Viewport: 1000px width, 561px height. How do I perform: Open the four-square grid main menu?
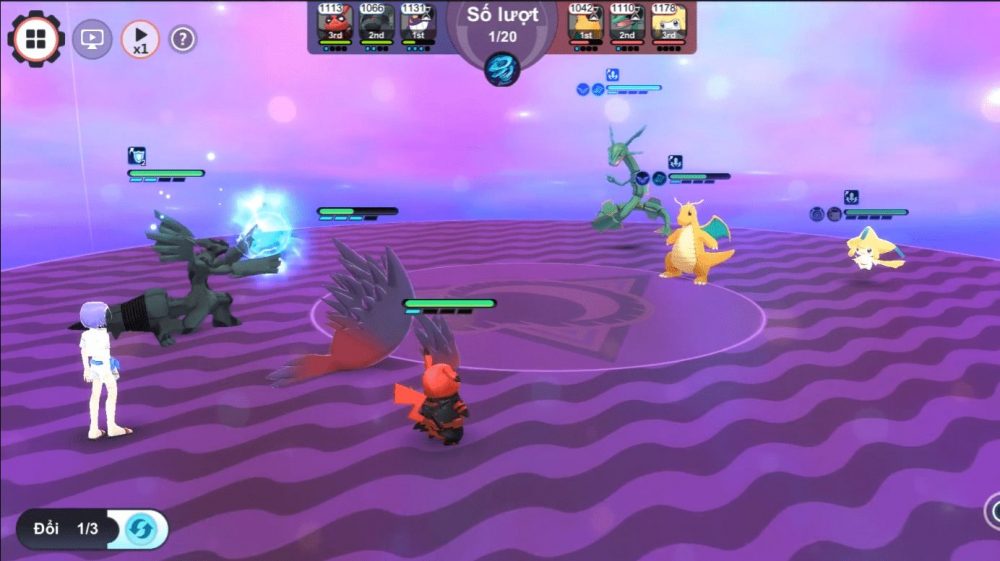click(35, 39)
